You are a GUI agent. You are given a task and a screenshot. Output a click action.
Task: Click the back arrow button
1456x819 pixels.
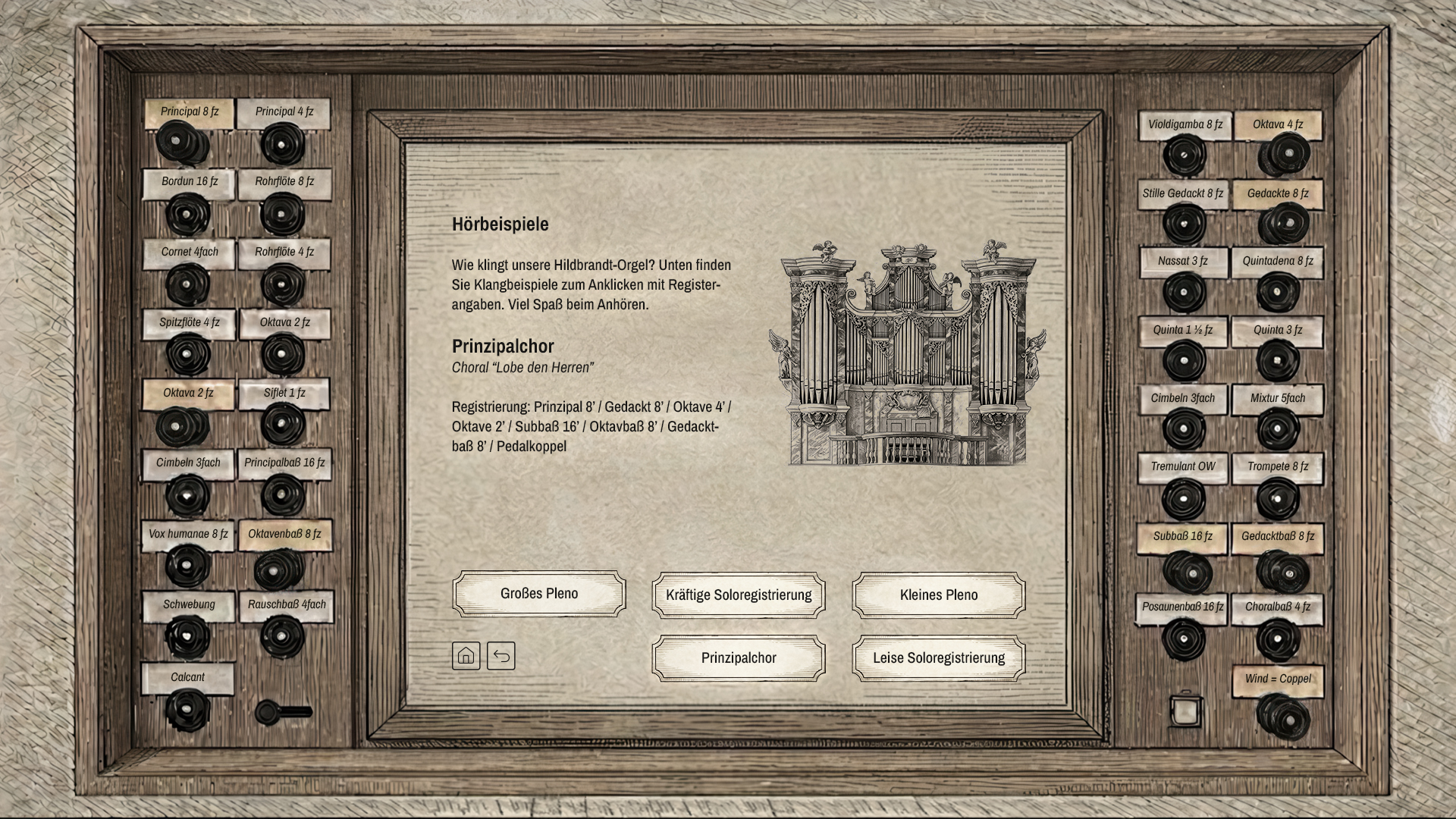pyautogui.click(x=501, y=656)
